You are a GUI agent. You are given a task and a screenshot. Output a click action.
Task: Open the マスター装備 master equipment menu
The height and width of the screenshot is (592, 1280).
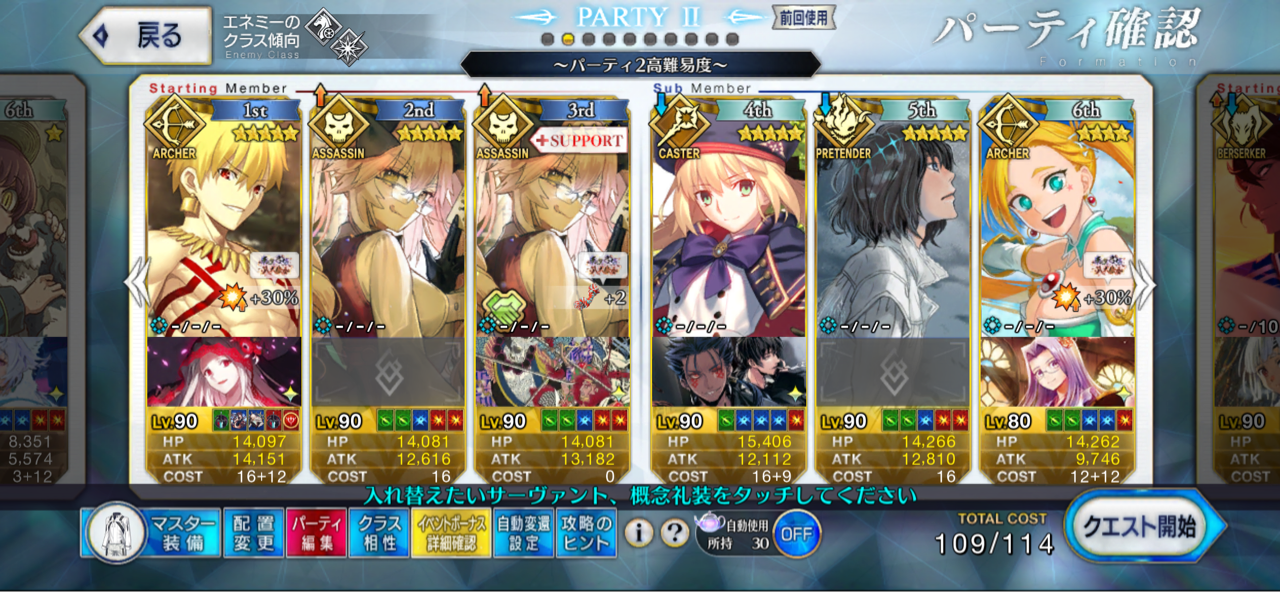click(152, 533)
